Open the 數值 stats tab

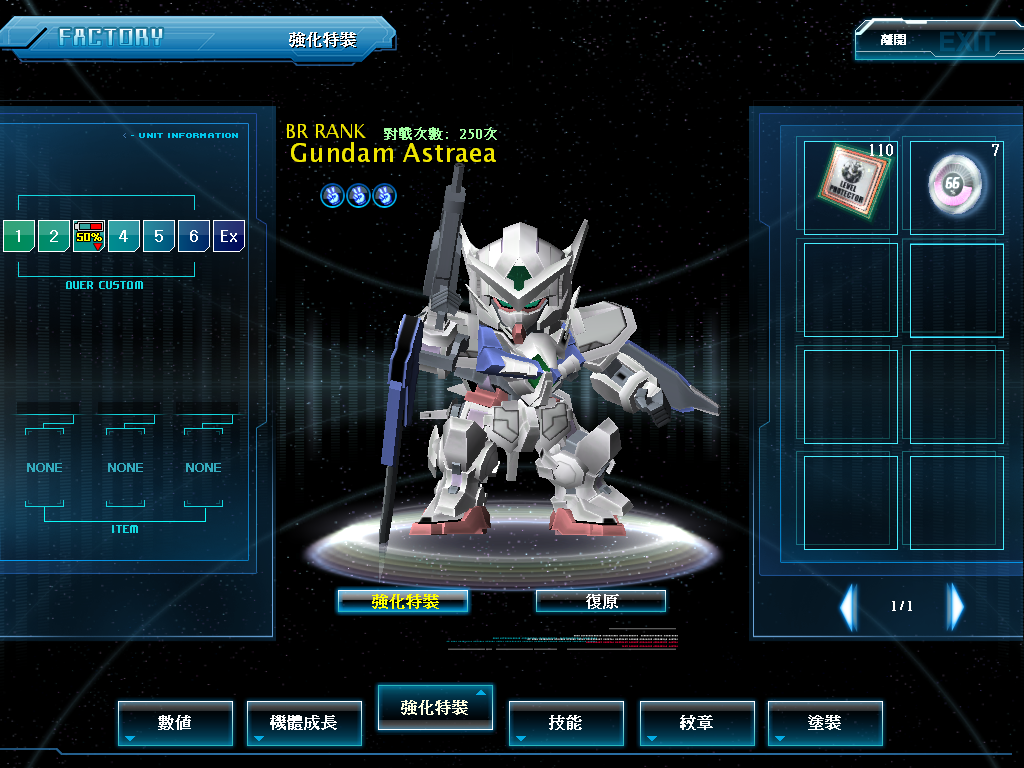pos(175,722)
